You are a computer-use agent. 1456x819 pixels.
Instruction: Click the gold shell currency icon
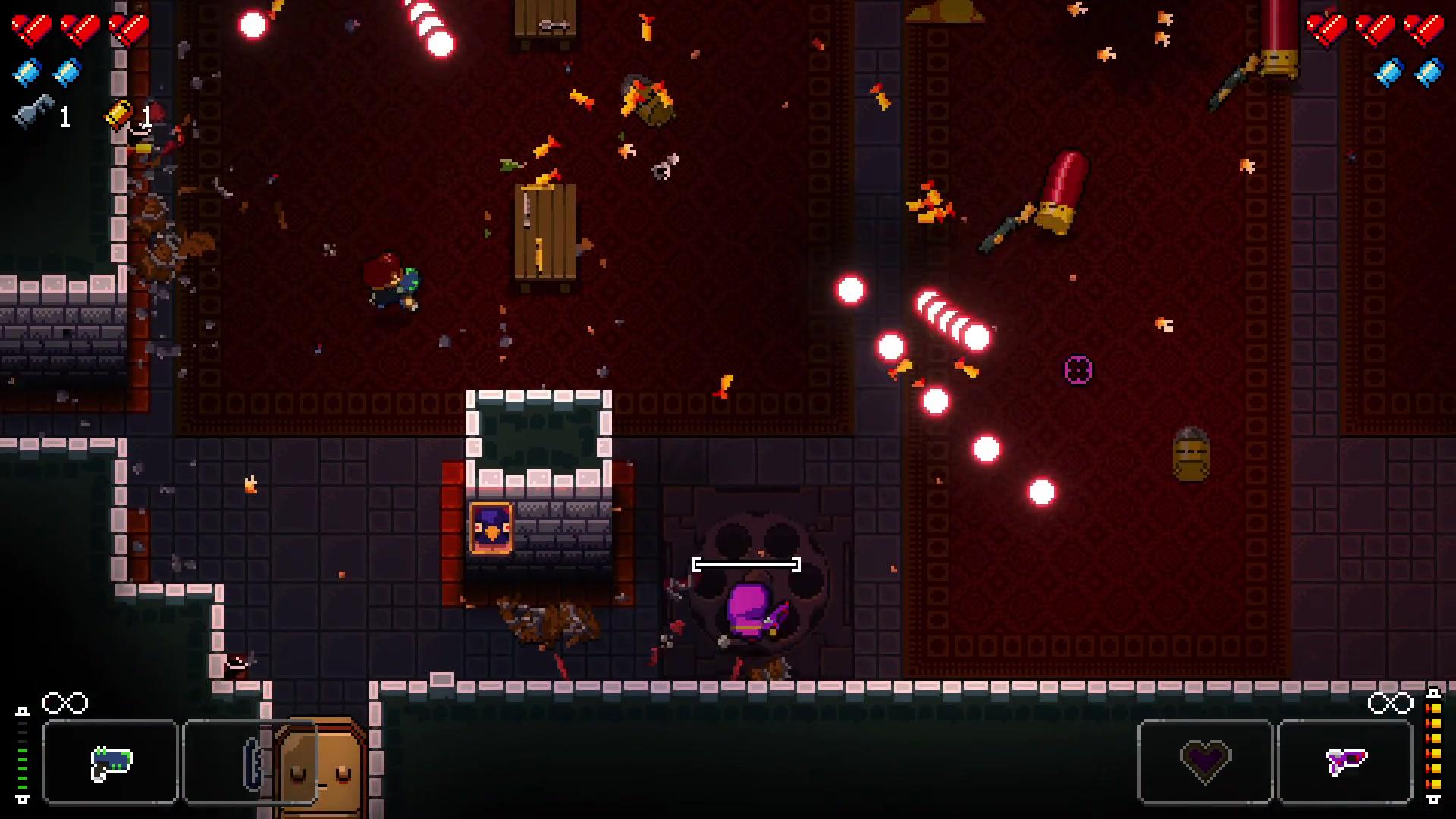click(x=121, y=115)
